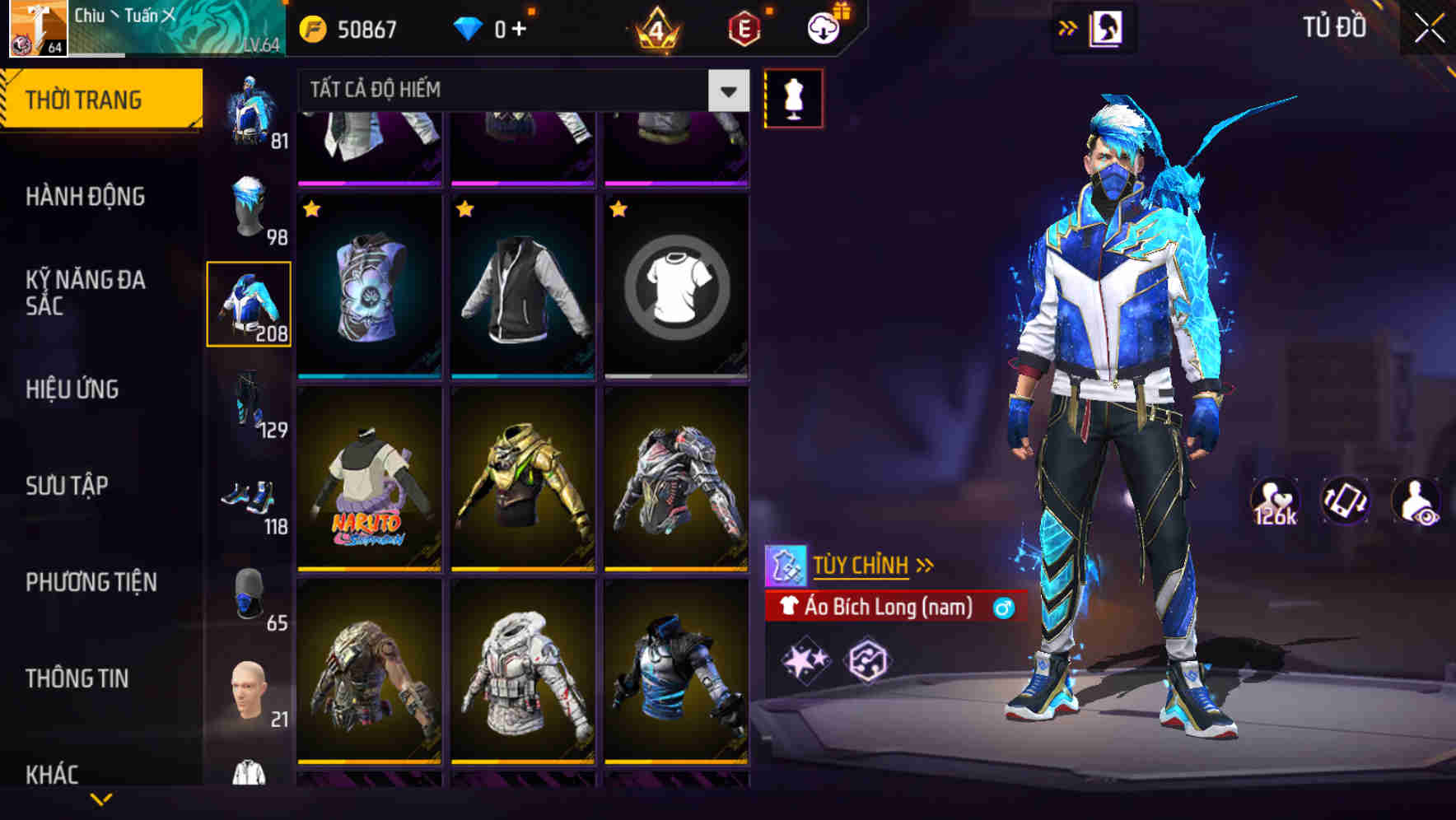The image size is (1456, 820).
Task: Toggle the favorite star on the flower vest
Action: point(311,209)
